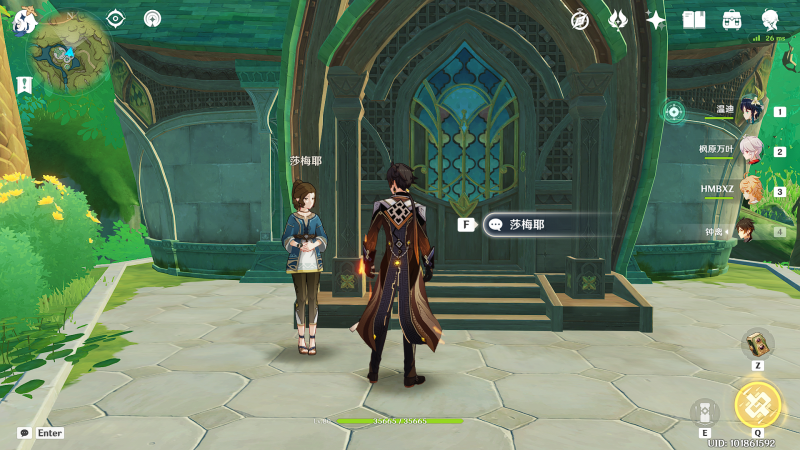Switch to party member 温迪
The image size is (800, 450).
pyautogui.click(x=748, y=111)
